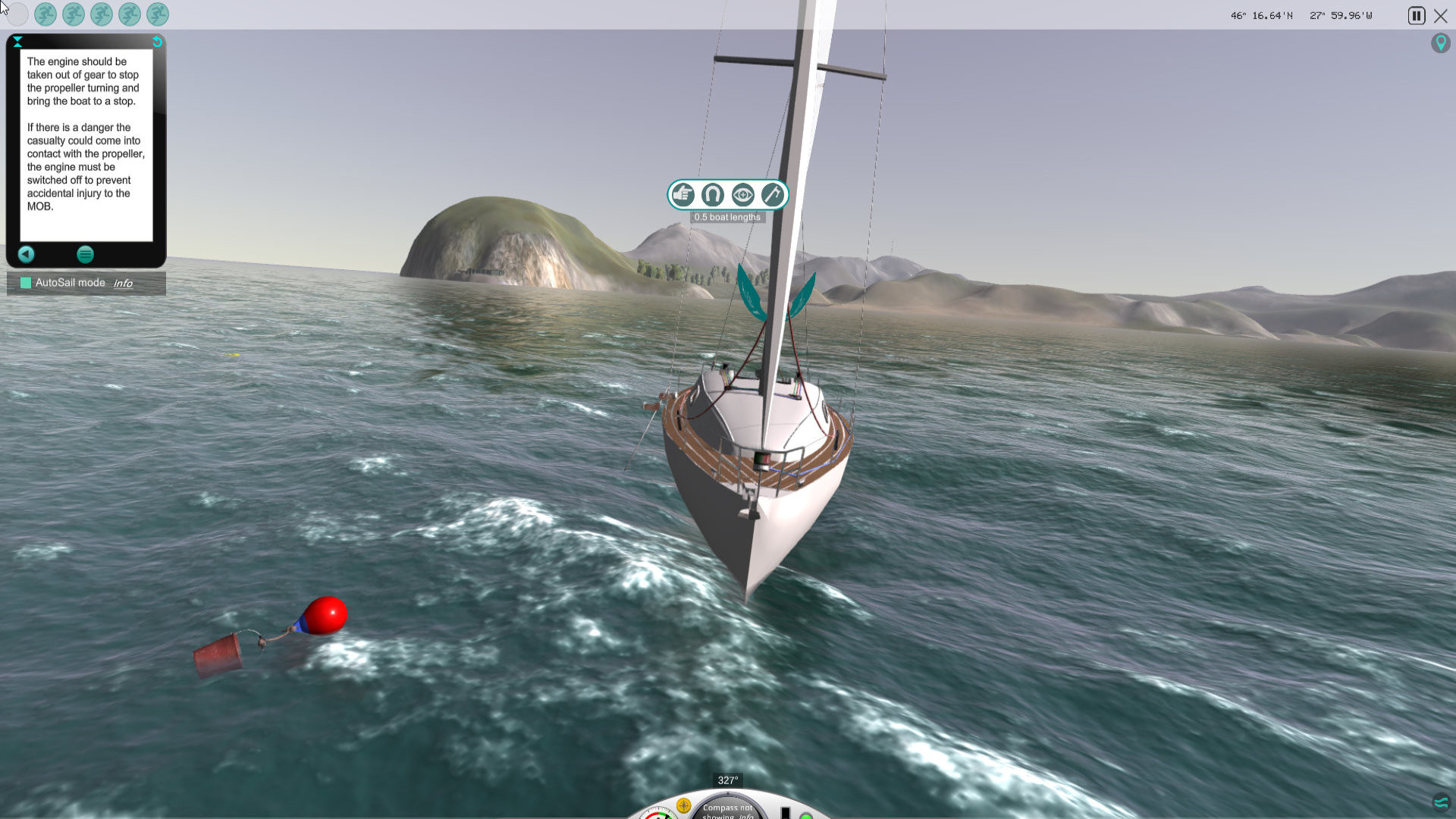The image size is (1456, 819).
Task: Click the back arrow on instruction tablet
Action: (27, 255)
